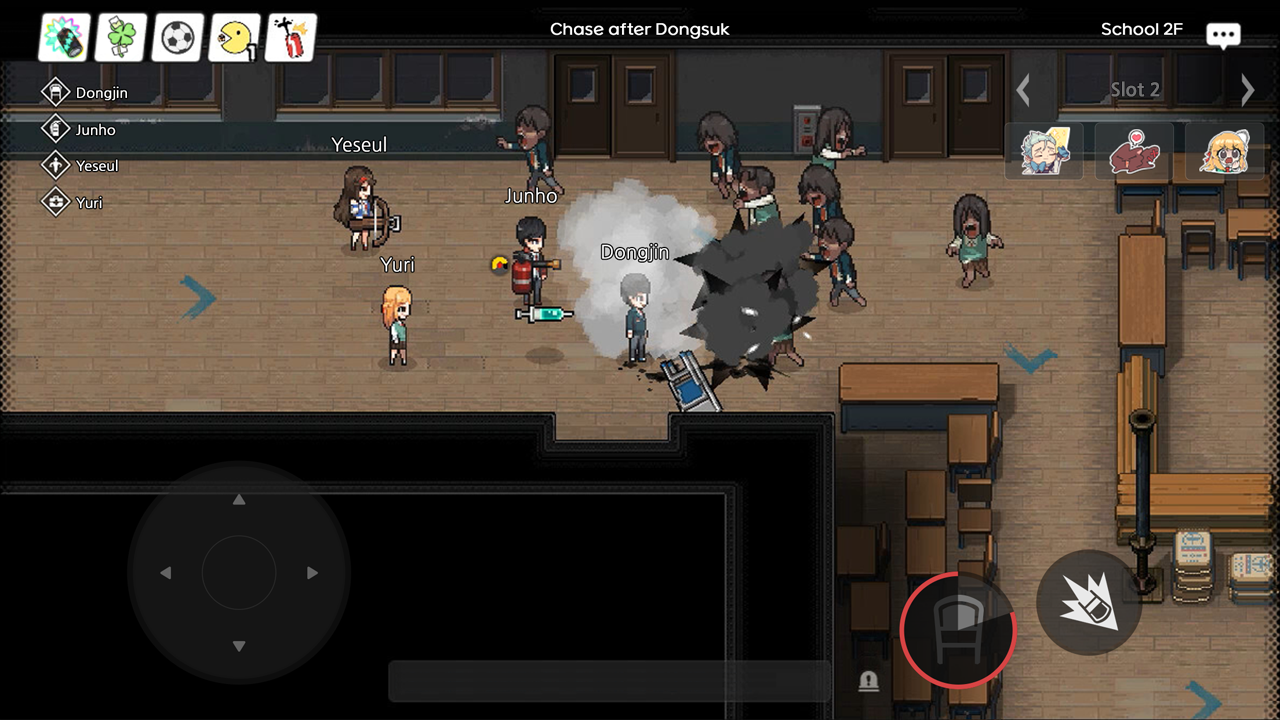Viewport: 1280px width, 720px height.
Task: Select the energy drink item icon
Action: point(64,37)
